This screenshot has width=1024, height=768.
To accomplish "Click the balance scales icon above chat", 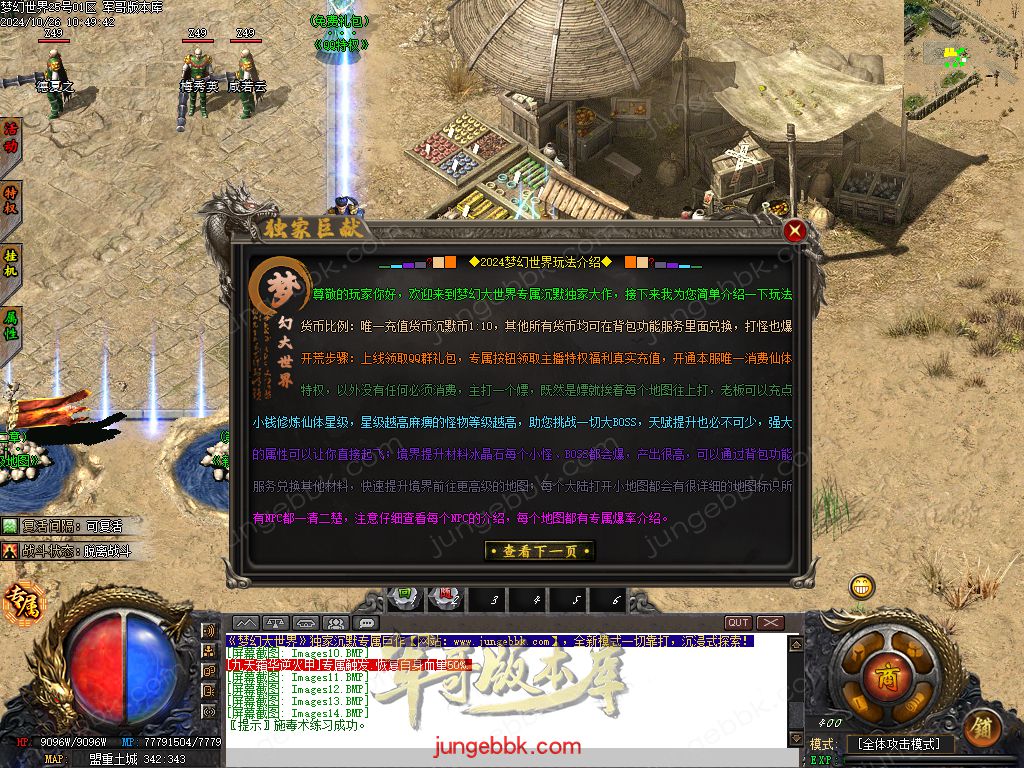I will click(x=276, y=623).
